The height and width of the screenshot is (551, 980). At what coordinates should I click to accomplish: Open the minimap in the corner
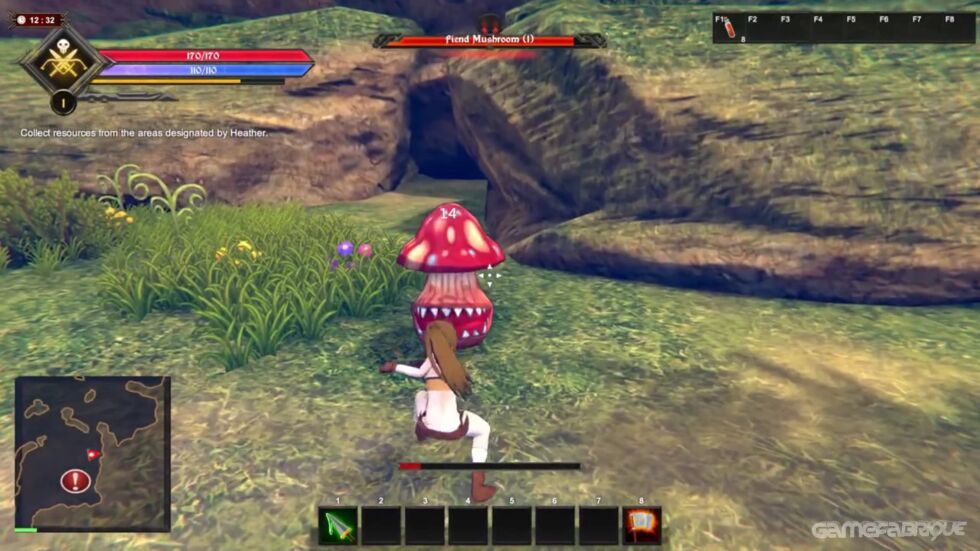point(92,453)
